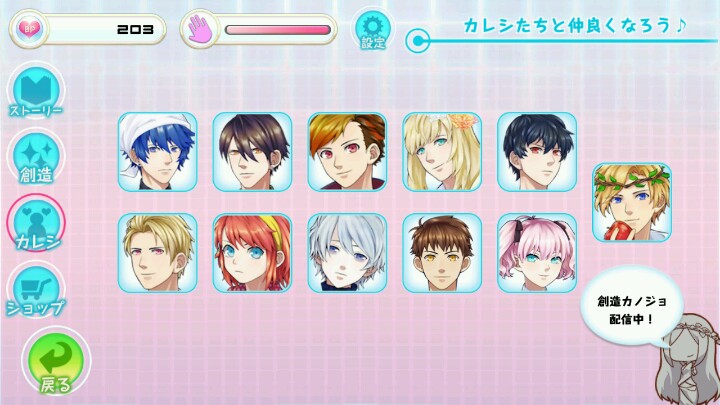The height and width of the screenshot is (405, 720).
Task: Open the 創造 creation menu
Action: click(x=36, y=160)
